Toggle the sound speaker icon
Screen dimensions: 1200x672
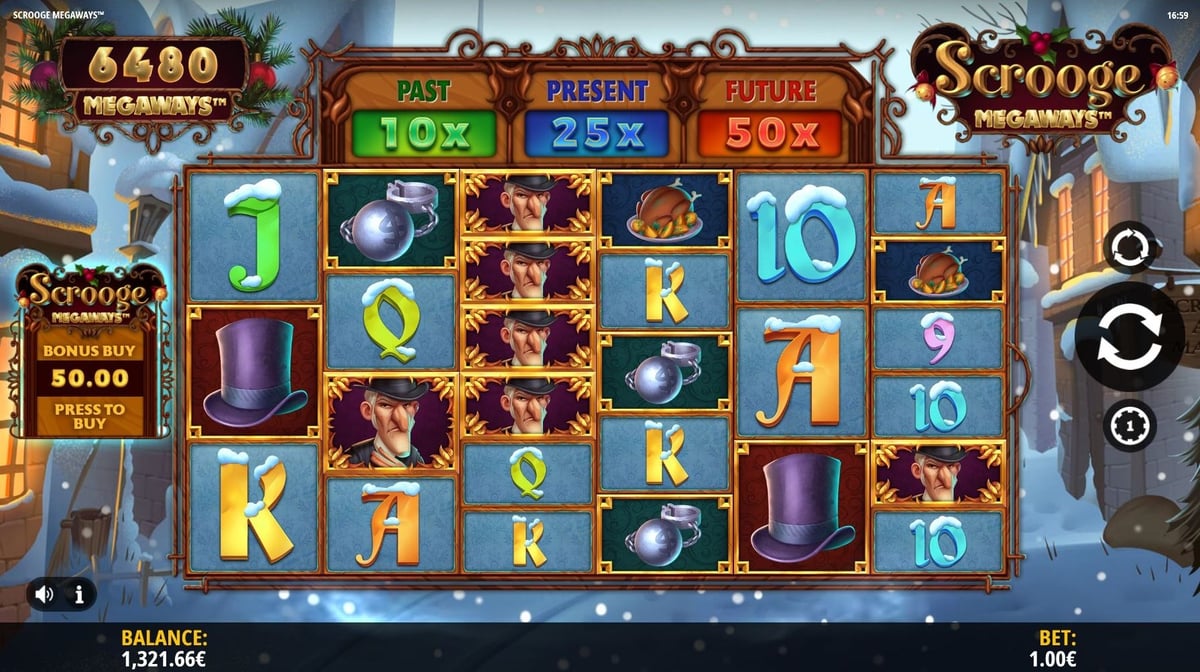(45, 594)
